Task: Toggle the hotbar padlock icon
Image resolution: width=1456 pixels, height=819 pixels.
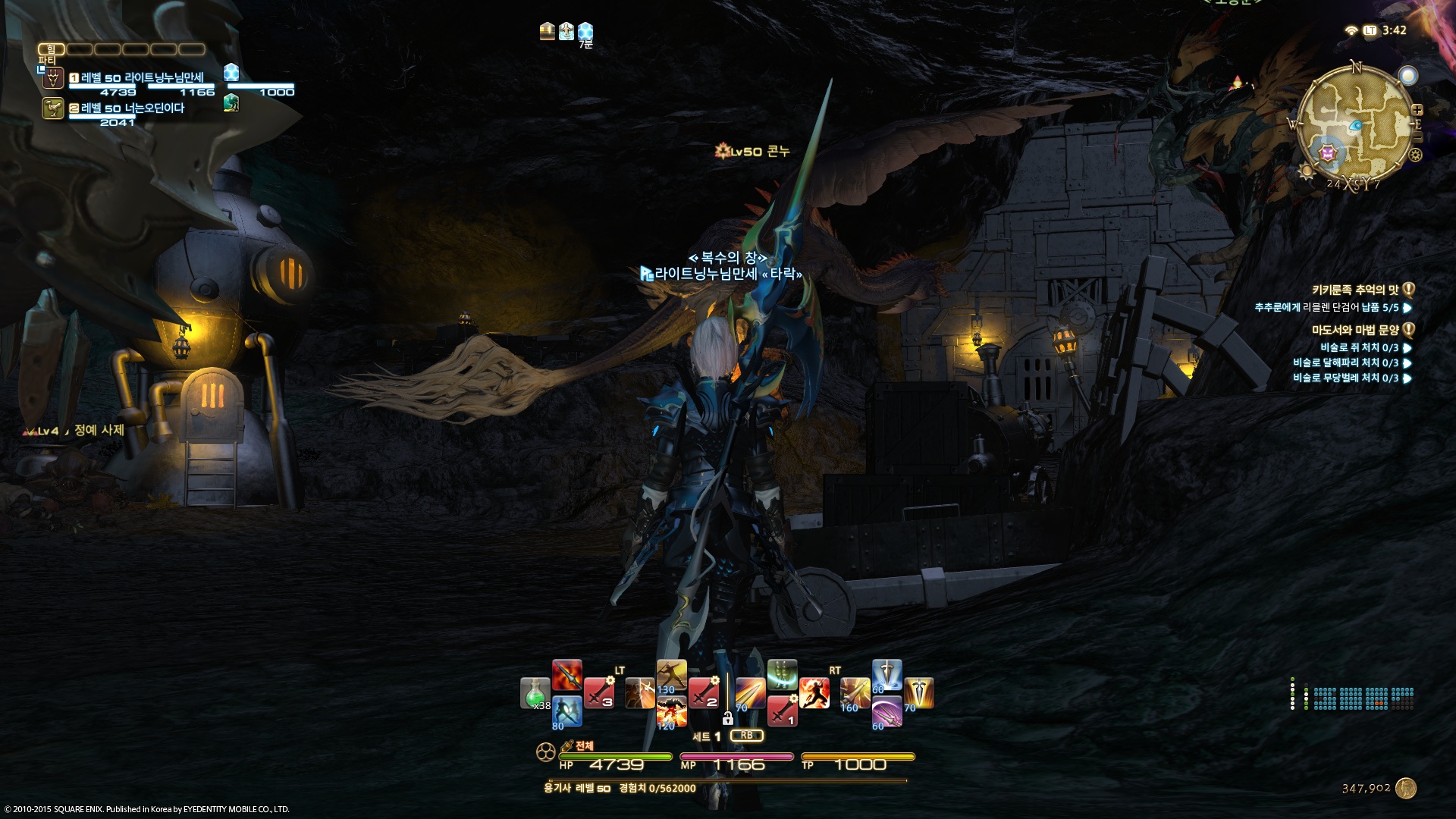Action: pos(727,717)
